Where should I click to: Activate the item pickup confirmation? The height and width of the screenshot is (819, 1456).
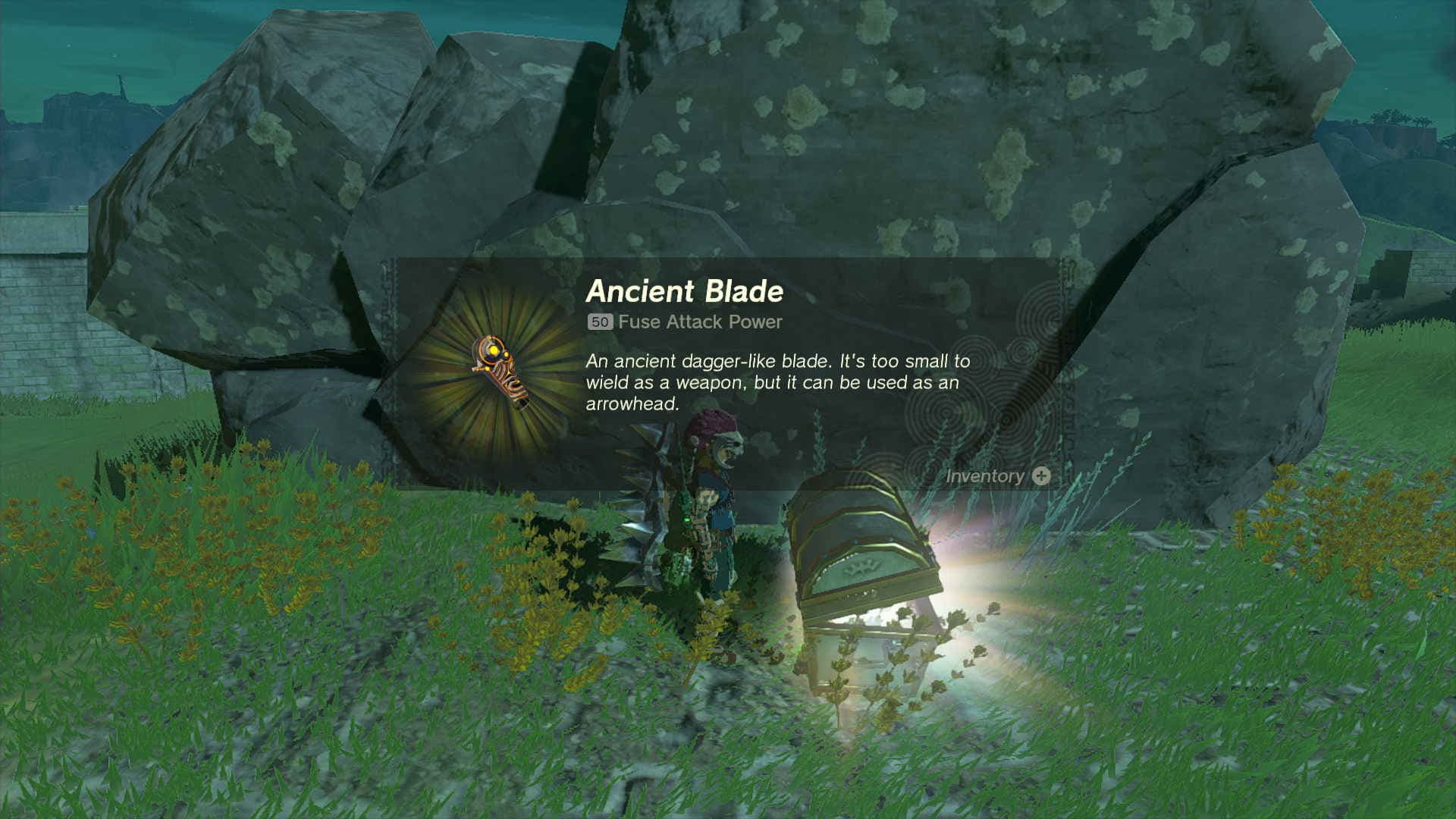(x=993, y=475)
